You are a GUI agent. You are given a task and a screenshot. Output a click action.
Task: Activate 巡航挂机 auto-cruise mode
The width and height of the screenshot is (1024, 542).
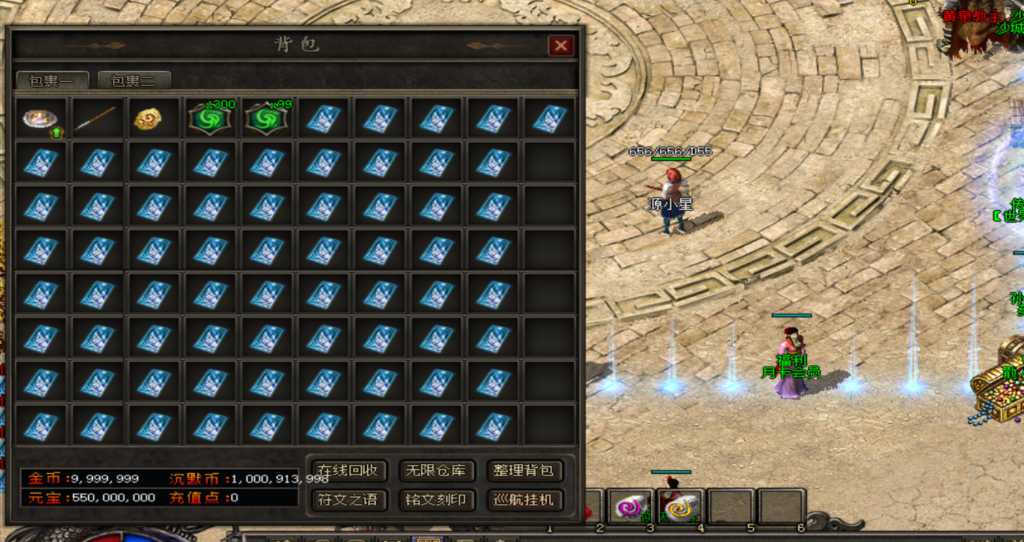(523, 499)
